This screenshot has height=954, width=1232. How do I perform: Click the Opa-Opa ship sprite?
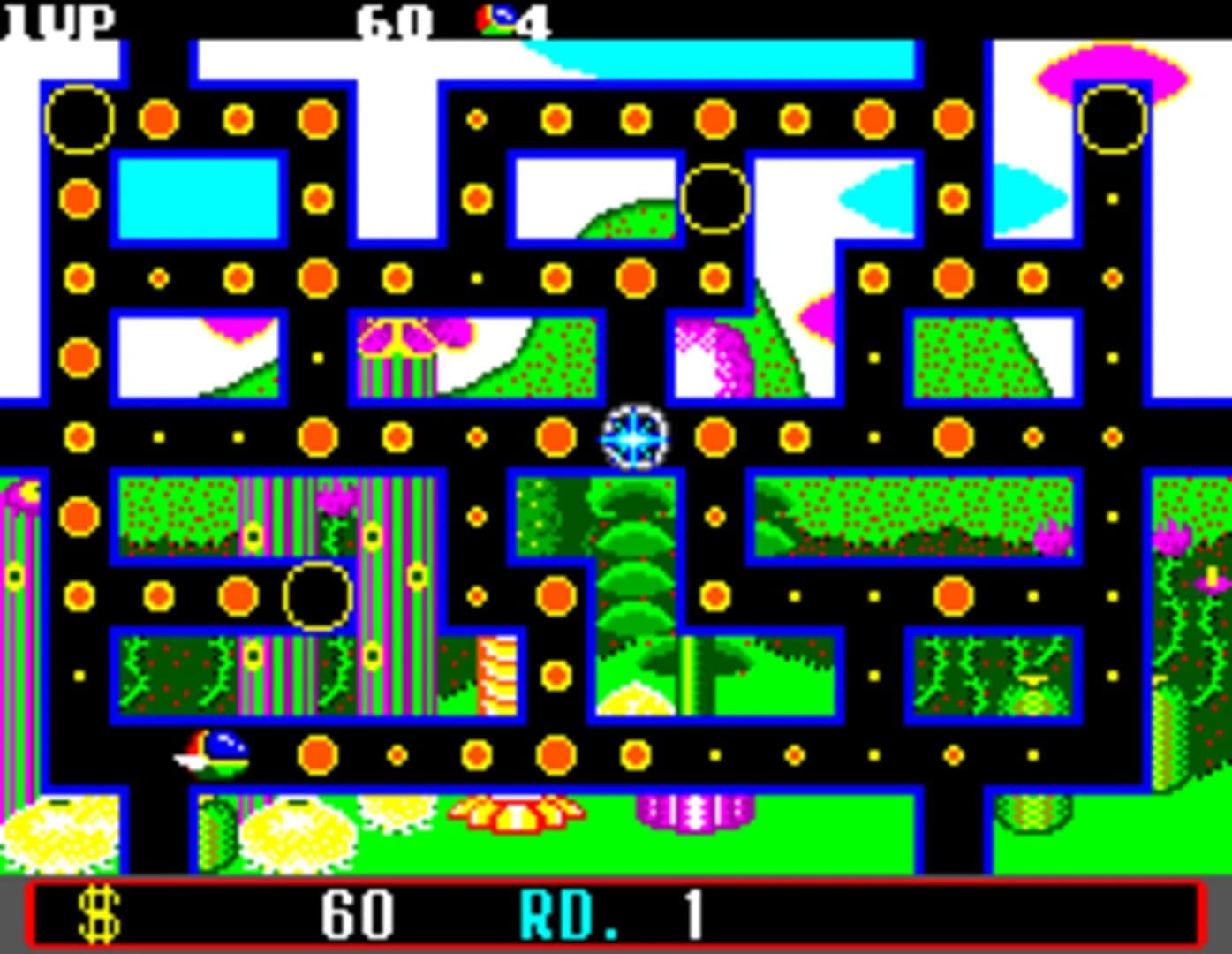click(212, 751)
